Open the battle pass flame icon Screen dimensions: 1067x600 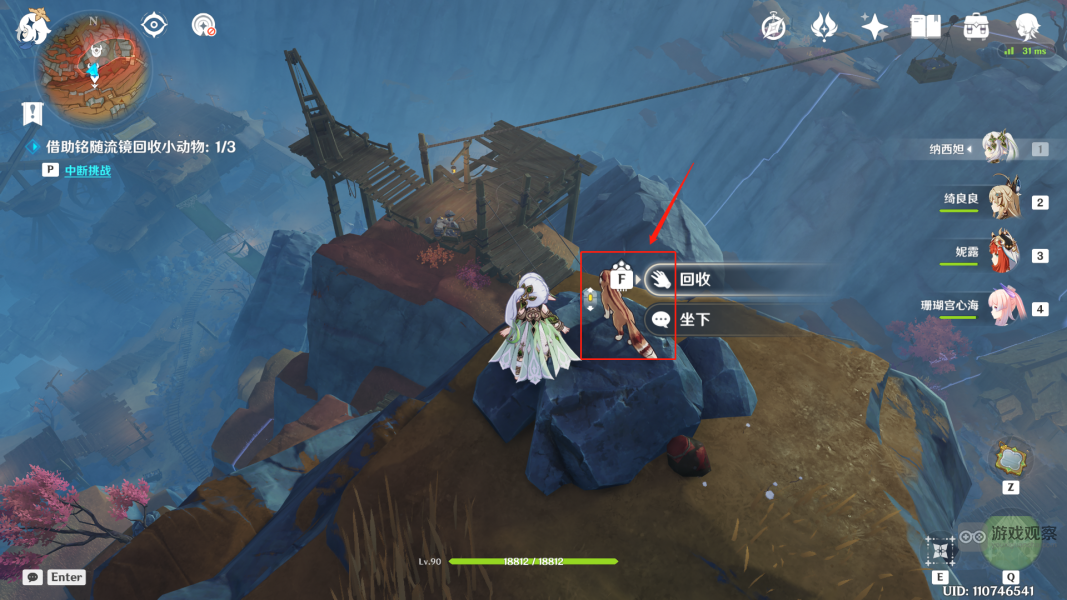[x=824, y=27]
